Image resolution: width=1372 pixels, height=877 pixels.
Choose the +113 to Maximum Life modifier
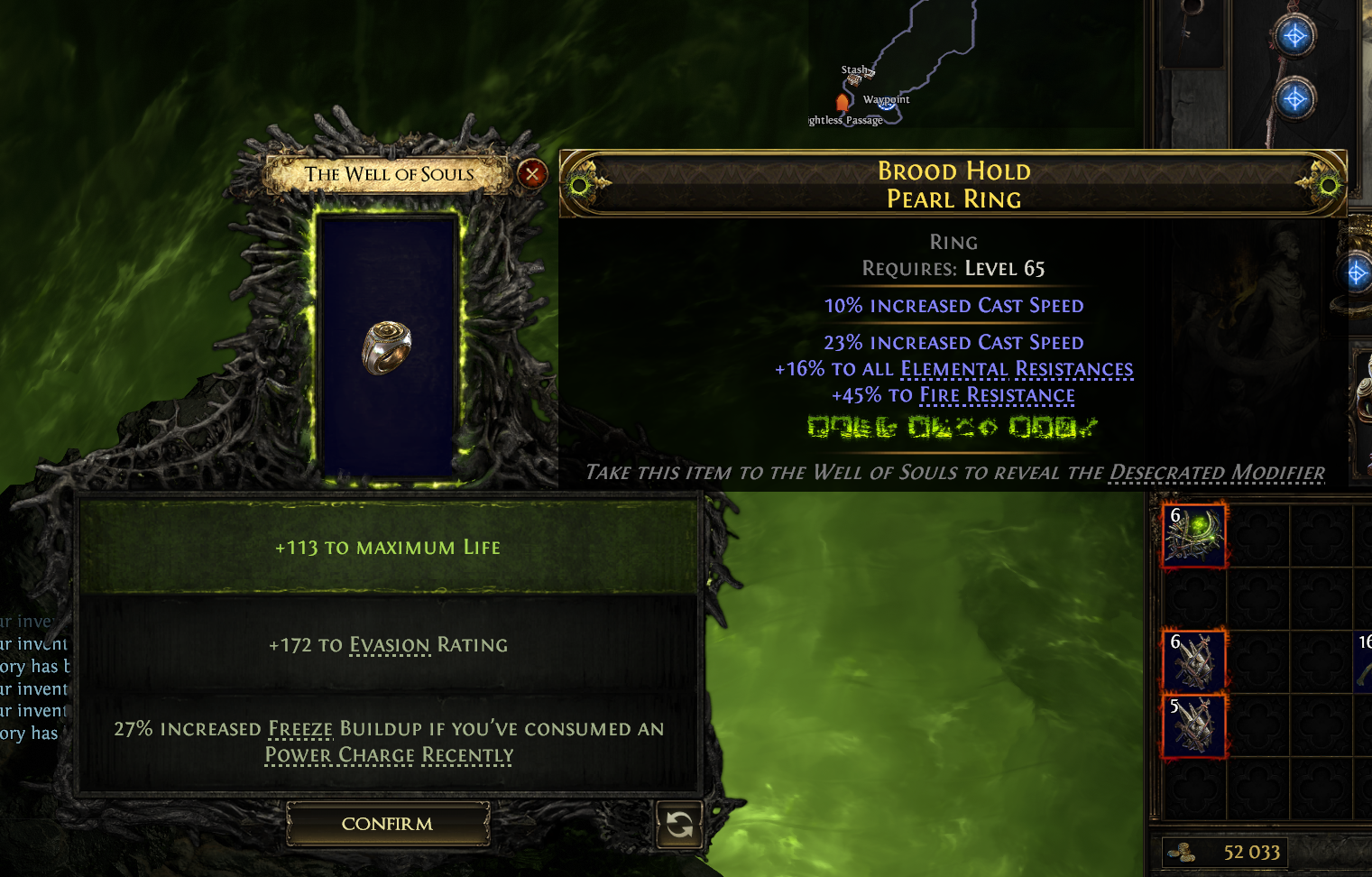click(388, 548)
